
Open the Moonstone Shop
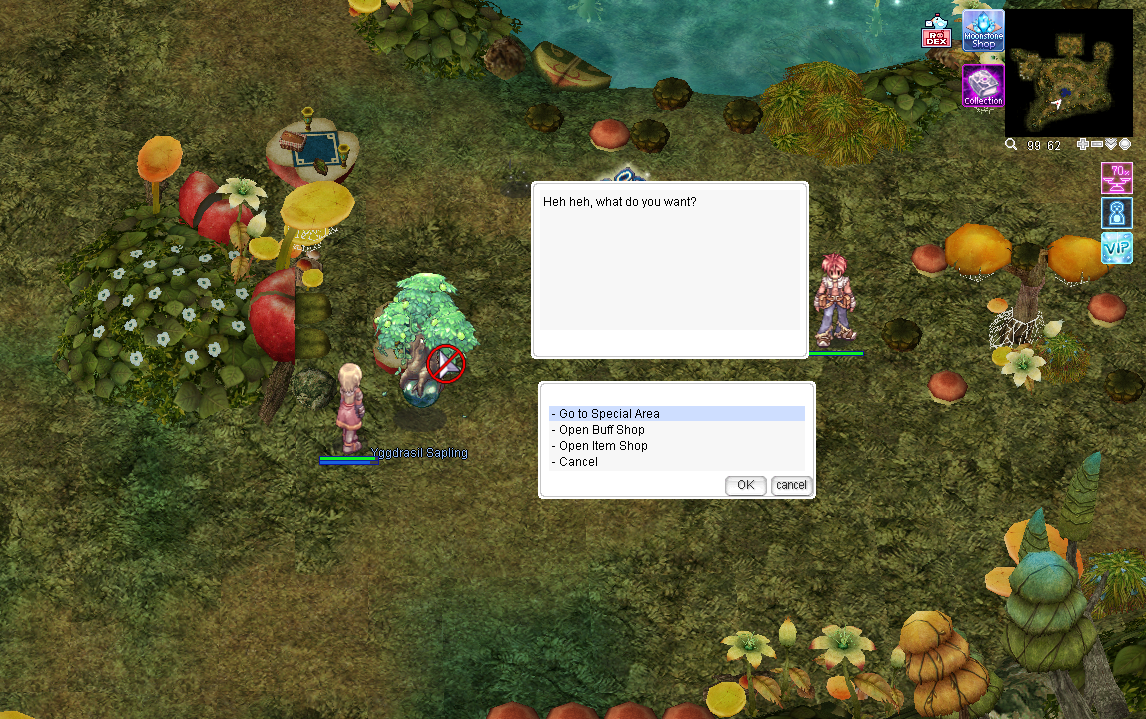pyautogui.click(x=983, y=31)
